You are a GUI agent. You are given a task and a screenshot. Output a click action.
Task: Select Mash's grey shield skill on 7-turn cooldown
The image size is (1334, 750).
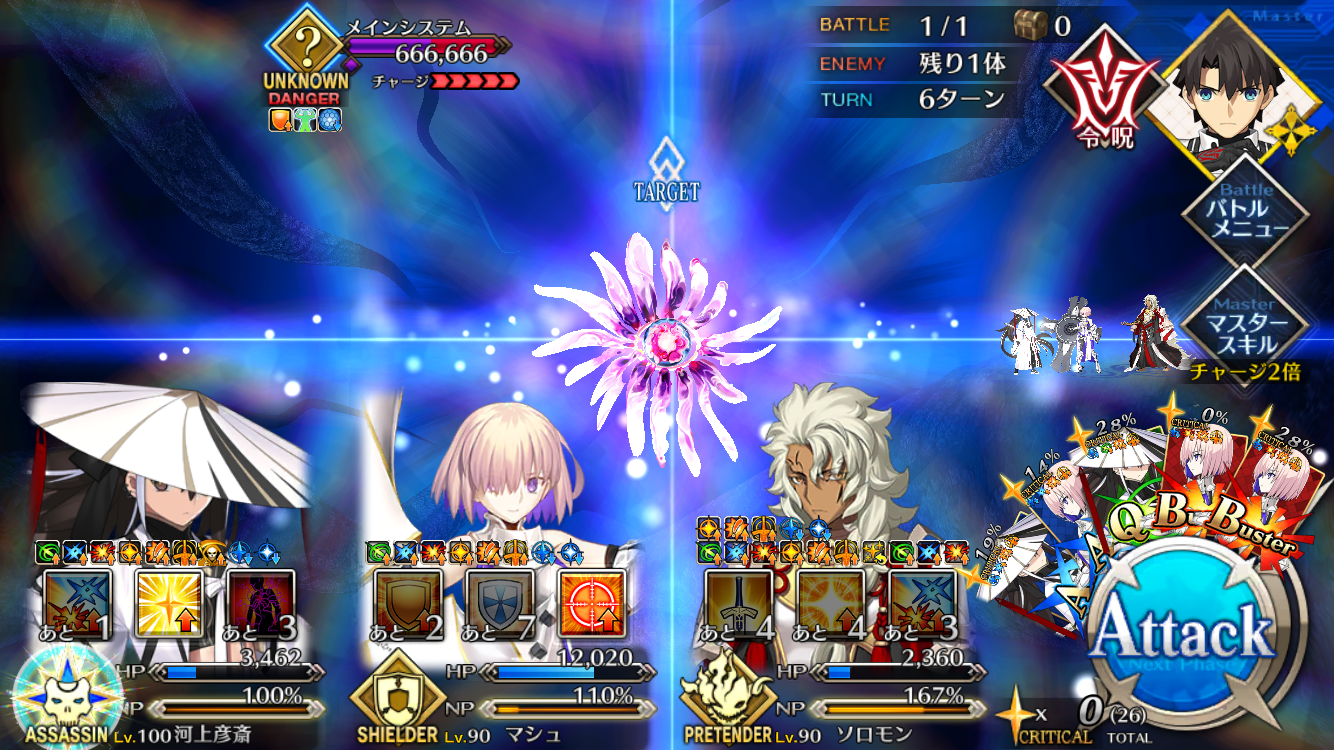click(x=500, y=603)
